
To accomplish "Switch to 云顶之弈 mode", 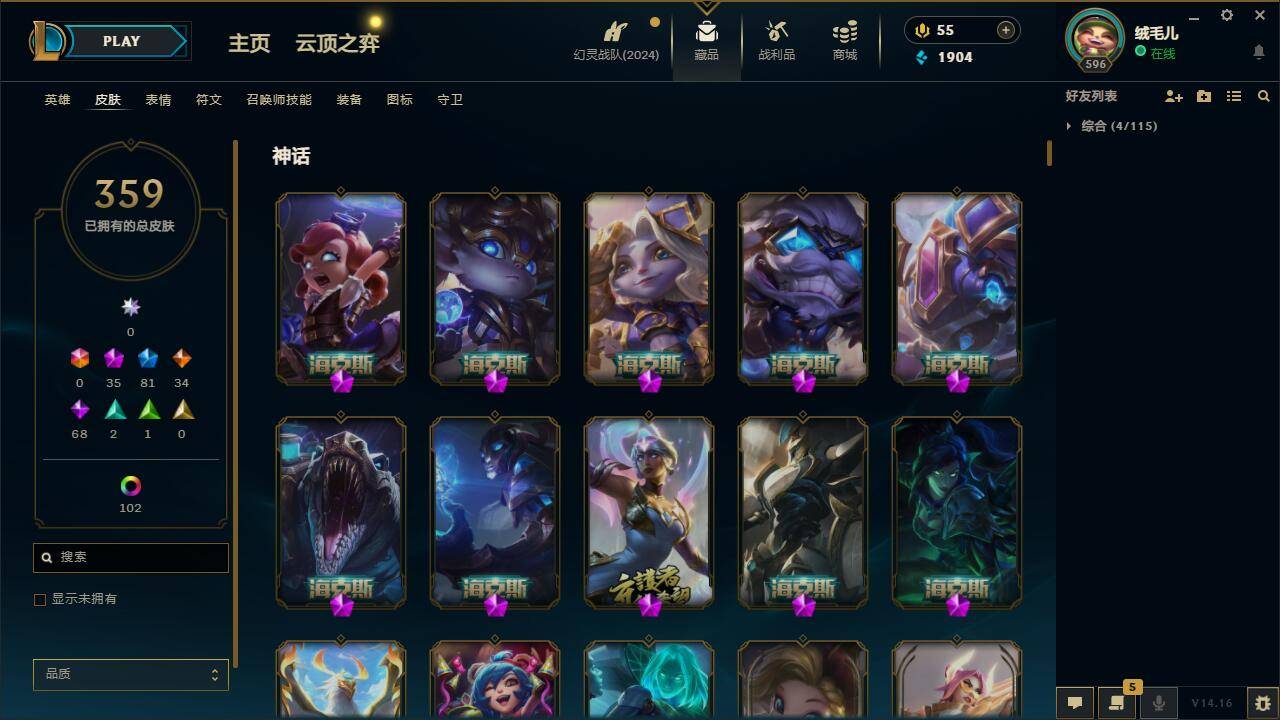I will click(x=336, y=44).
